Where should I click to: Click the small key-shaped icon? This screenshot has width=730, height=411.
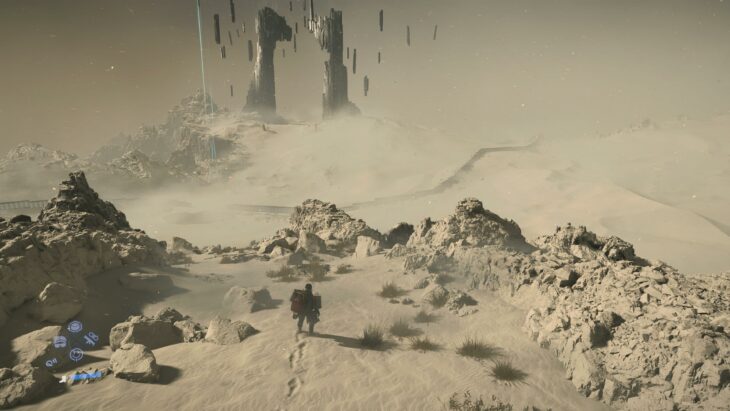tap(51, 363)
